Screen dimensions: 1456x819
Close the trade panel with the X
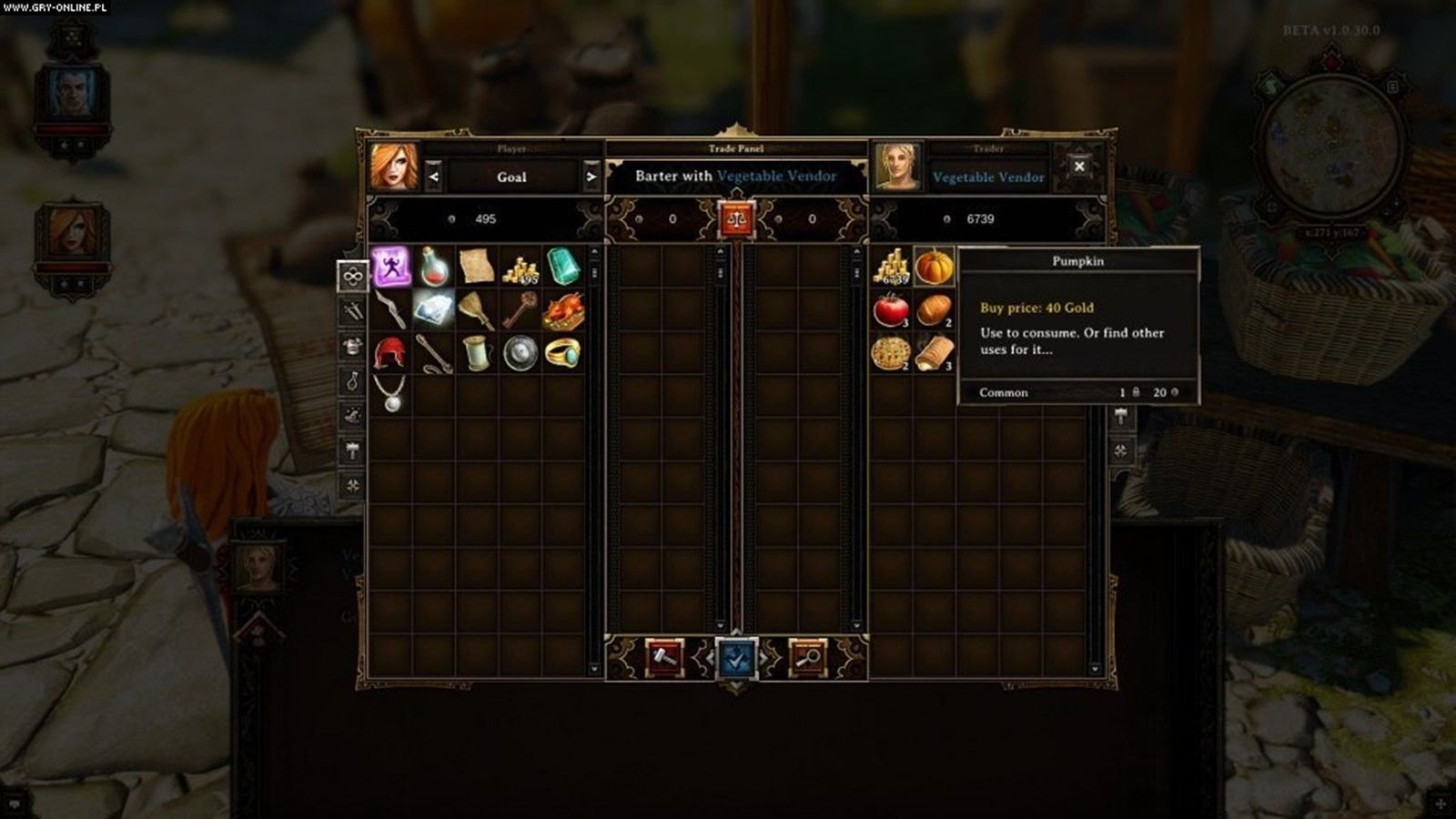click(x=1079, y=167)
